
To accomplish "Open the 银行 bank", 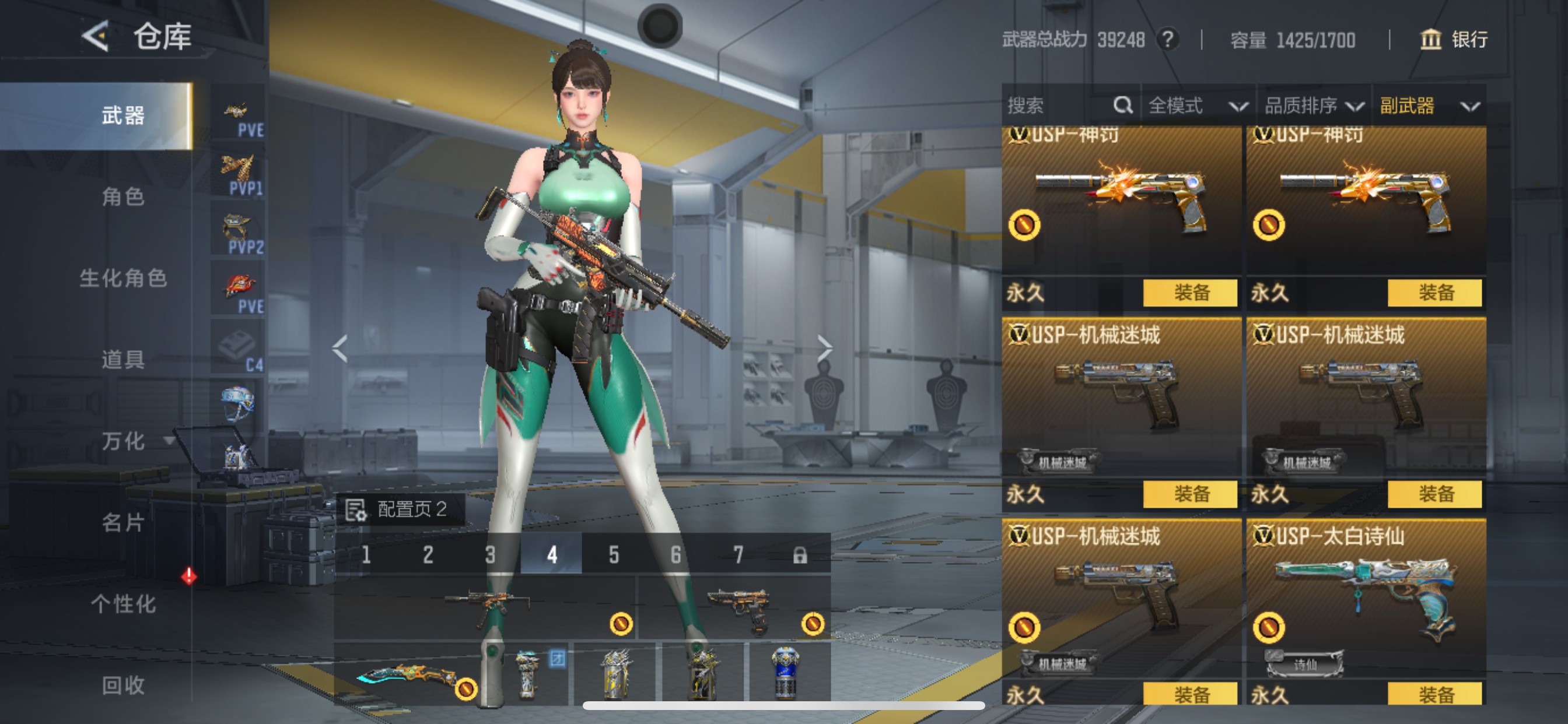I will (1455, 40).
